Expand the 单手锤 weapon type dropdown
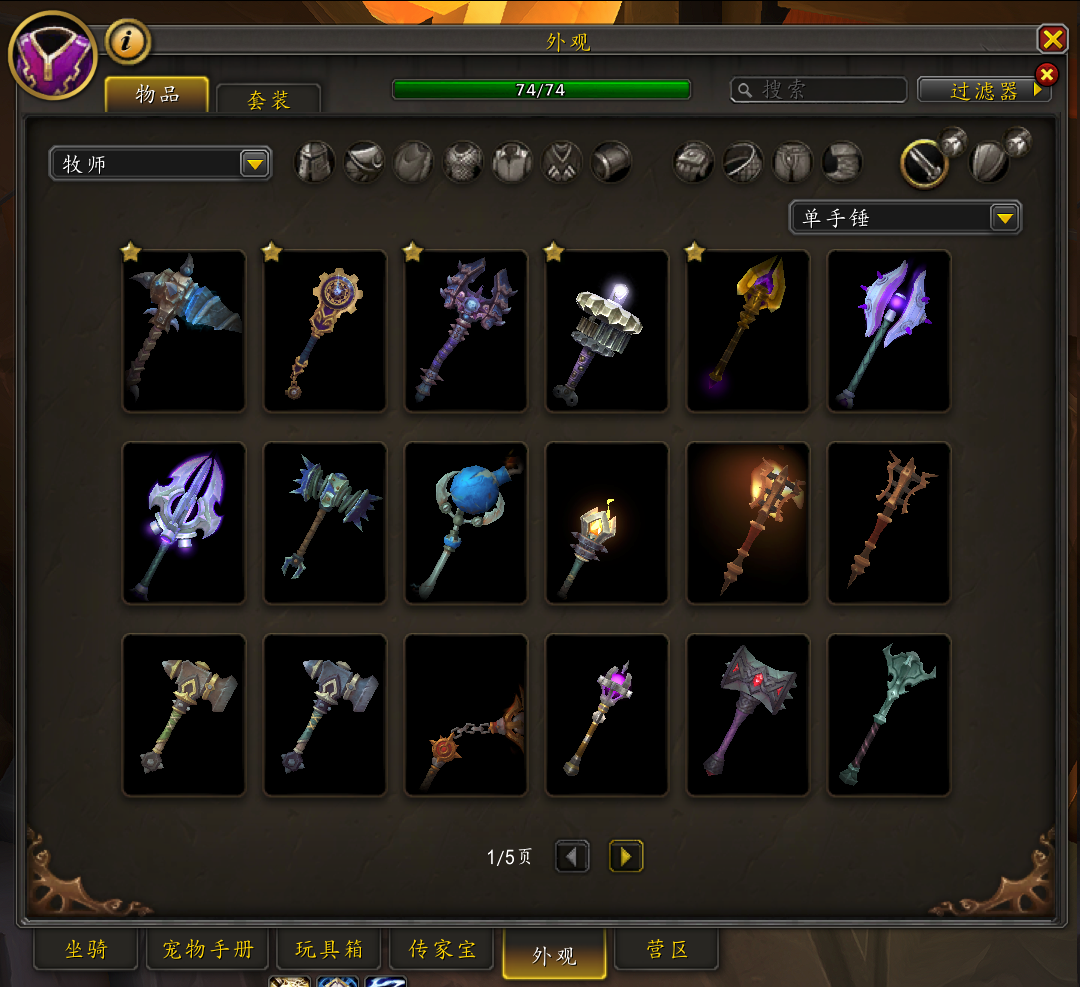 (1004, 217)
